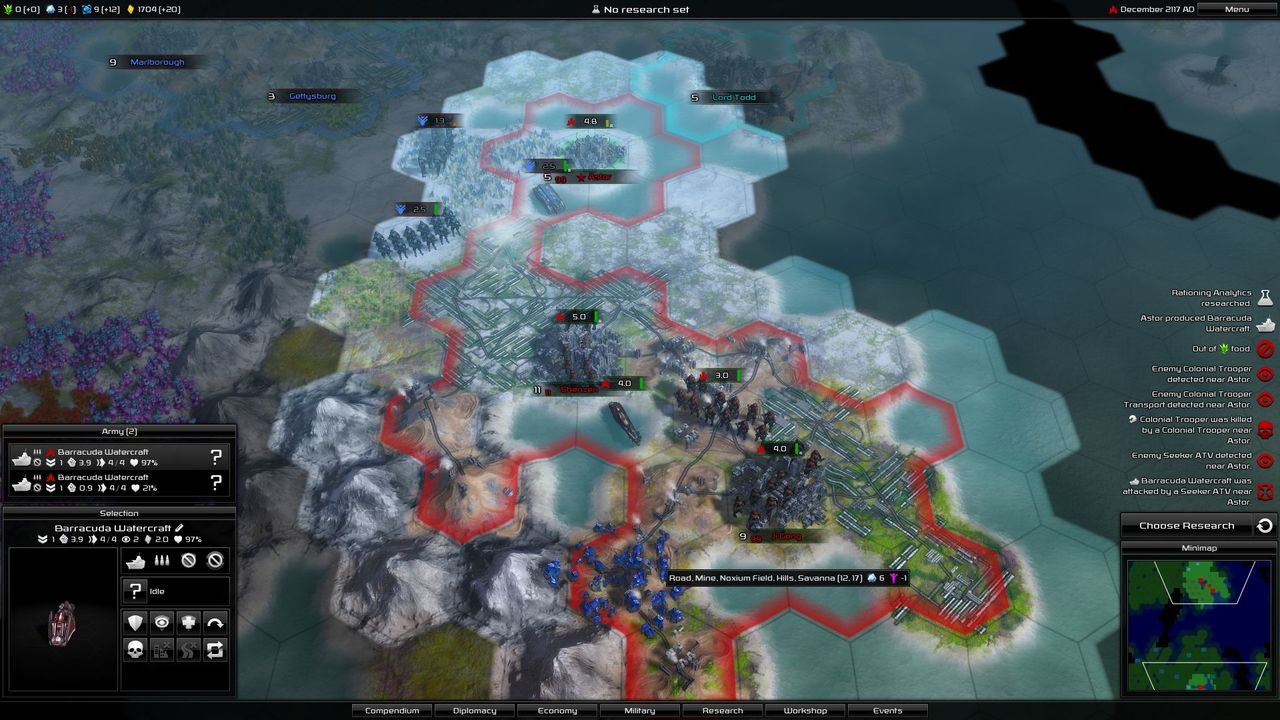The image size is (1280, 720).
Task: Click the destroy road icon
Action: 190,650
